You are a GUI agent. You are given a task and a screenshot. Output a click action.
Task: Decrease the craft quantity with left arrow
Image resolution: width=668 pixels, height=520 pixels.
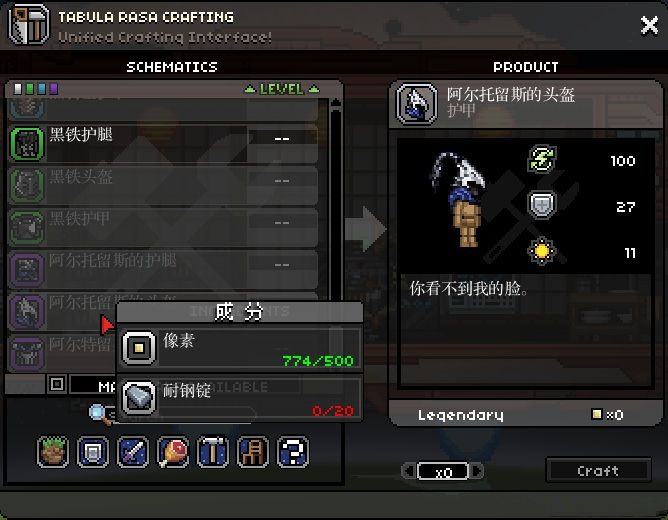(407, 471)
